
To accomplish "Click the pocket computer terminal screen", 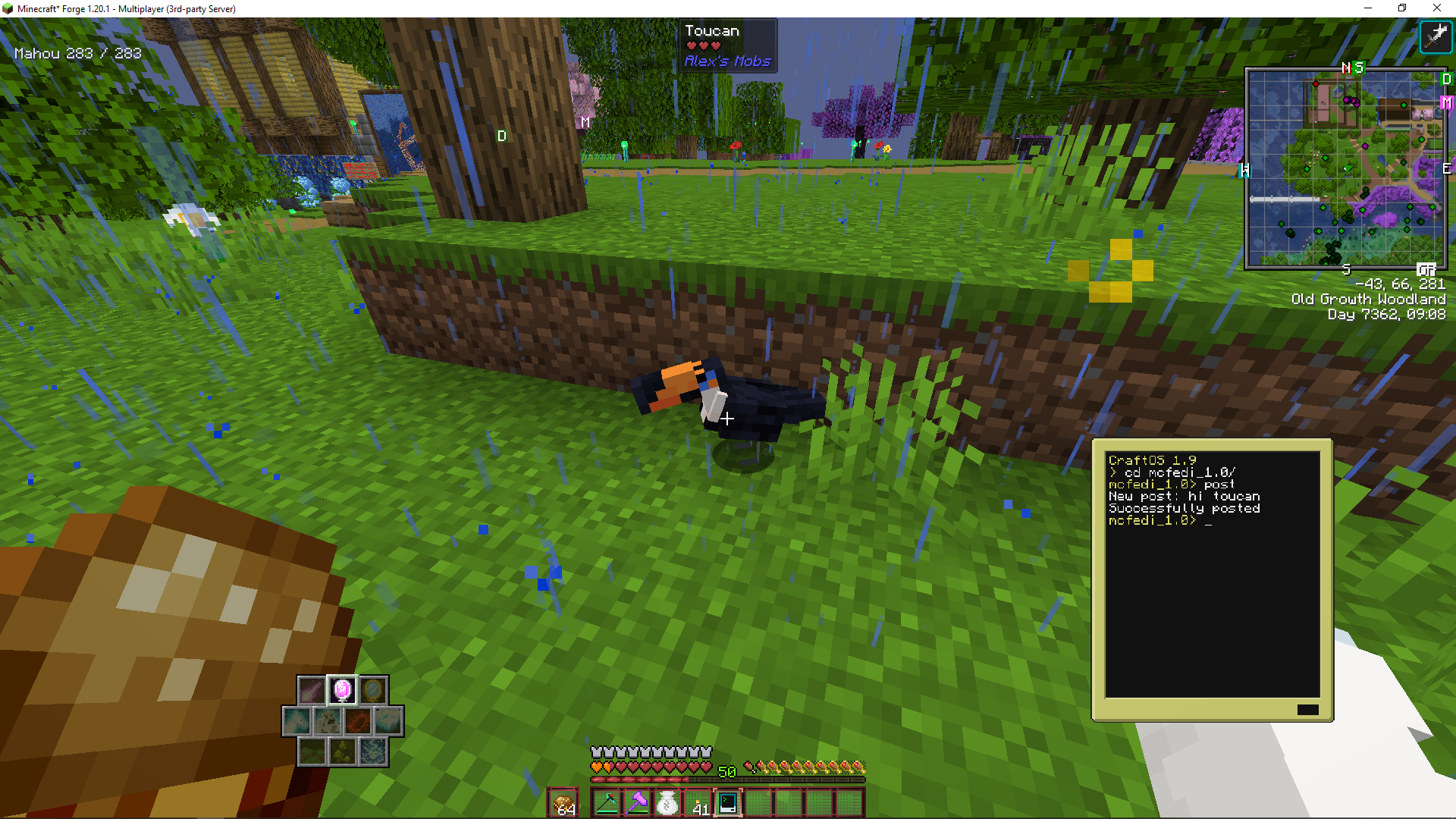I will point(1212,574).
